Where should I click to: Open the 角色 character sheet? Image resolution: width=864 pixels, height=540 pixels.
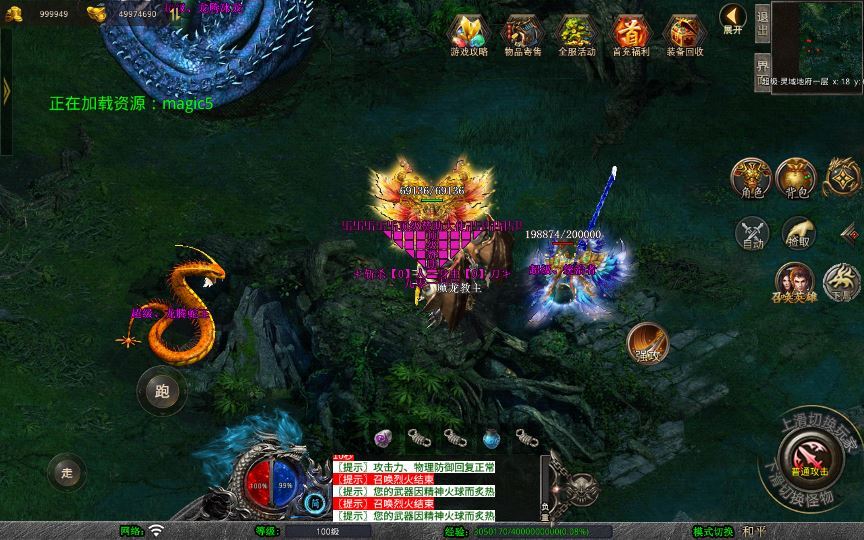(750, 176)
